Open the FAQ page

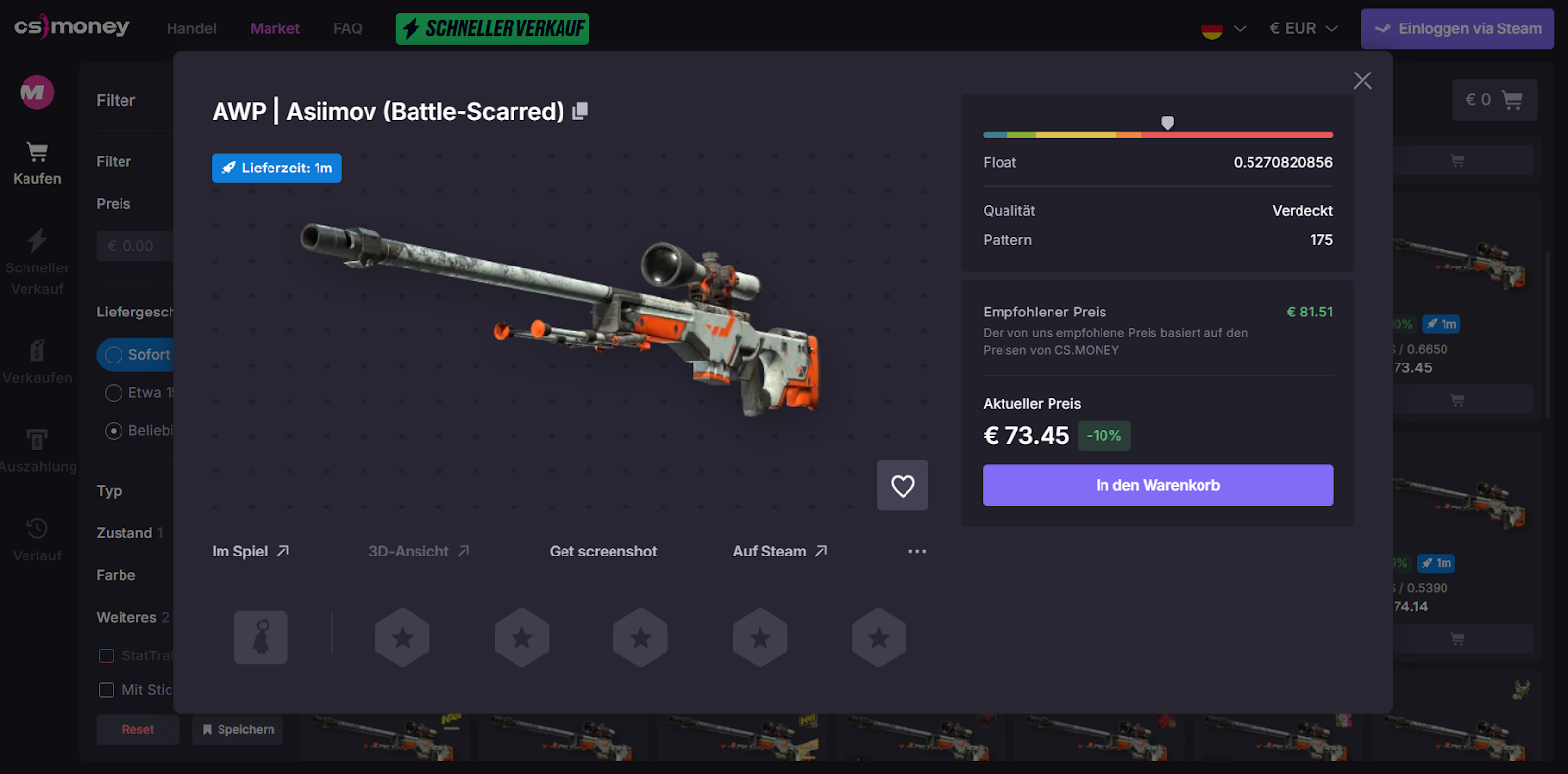pyautogui.click(x=348, y=29)
